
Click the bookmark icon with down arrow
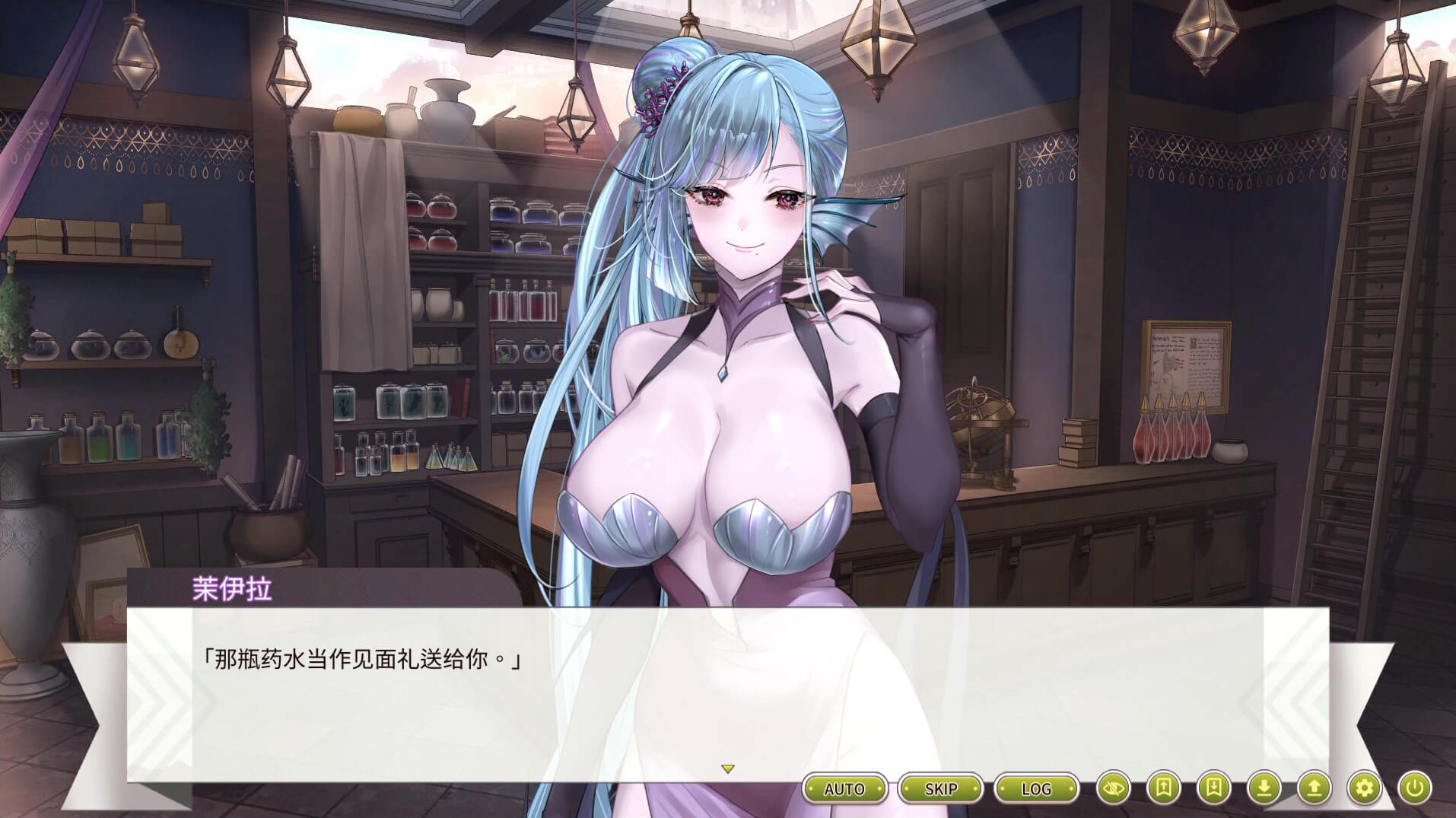click(x=1214, y=788)
